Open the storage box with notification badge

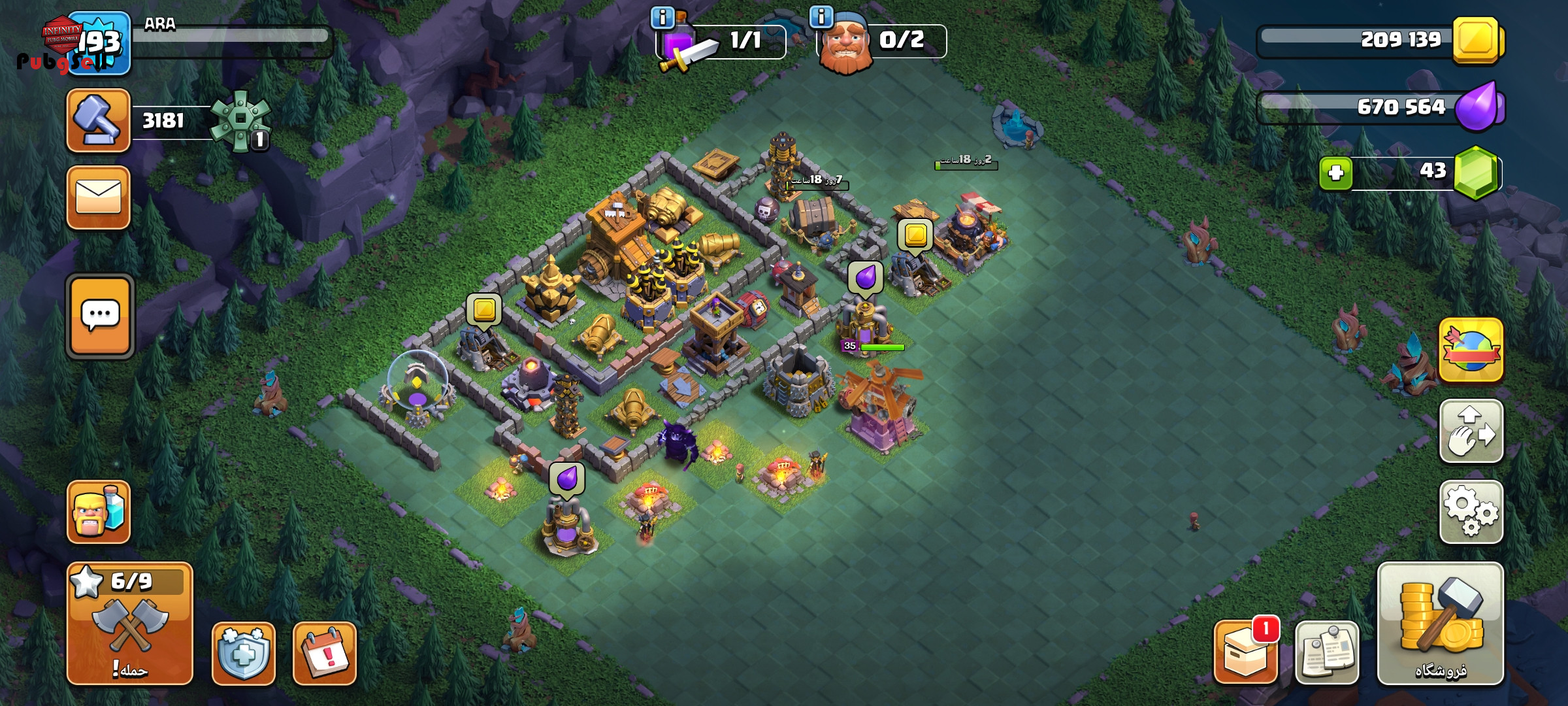pyautogui.click(x=1245, y=653)
